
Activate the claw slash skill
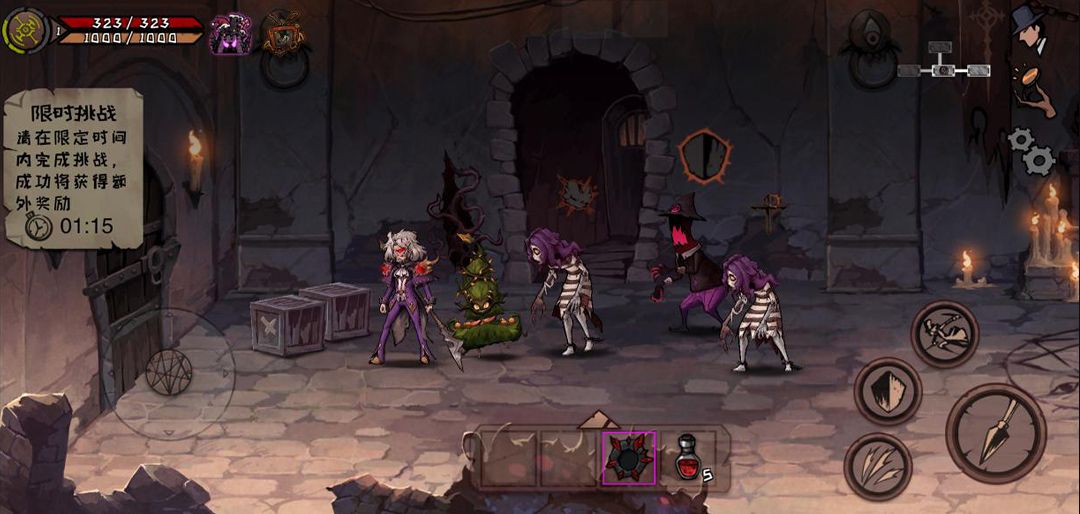click(x=878, y=466)
